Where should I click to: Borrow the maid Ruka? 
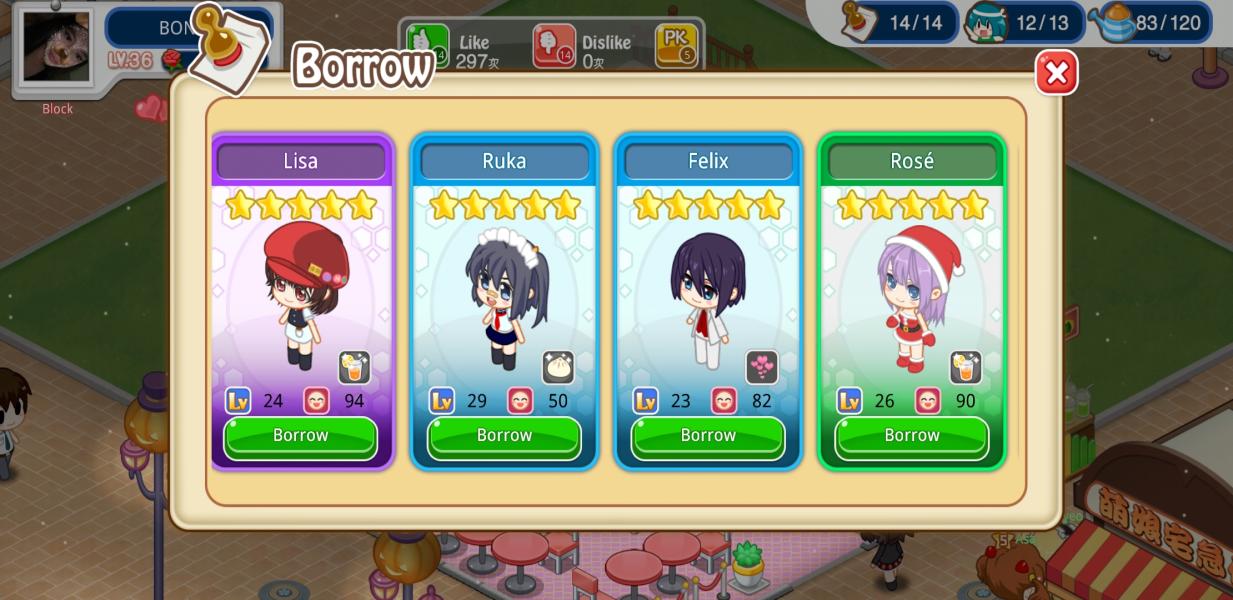(x=504, y=437)
